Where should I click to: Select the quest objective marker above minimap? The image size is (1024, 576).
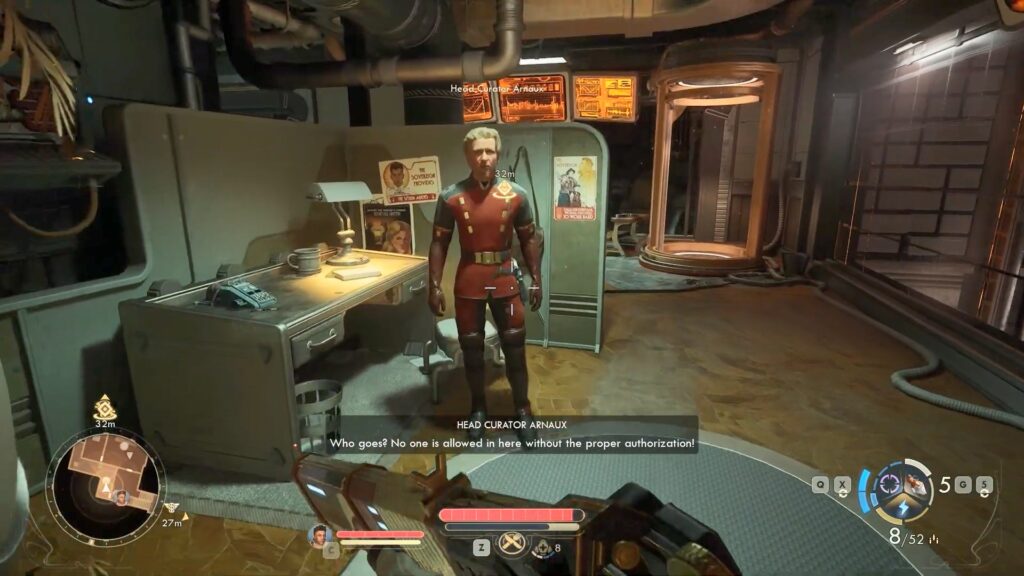(104, 407)
